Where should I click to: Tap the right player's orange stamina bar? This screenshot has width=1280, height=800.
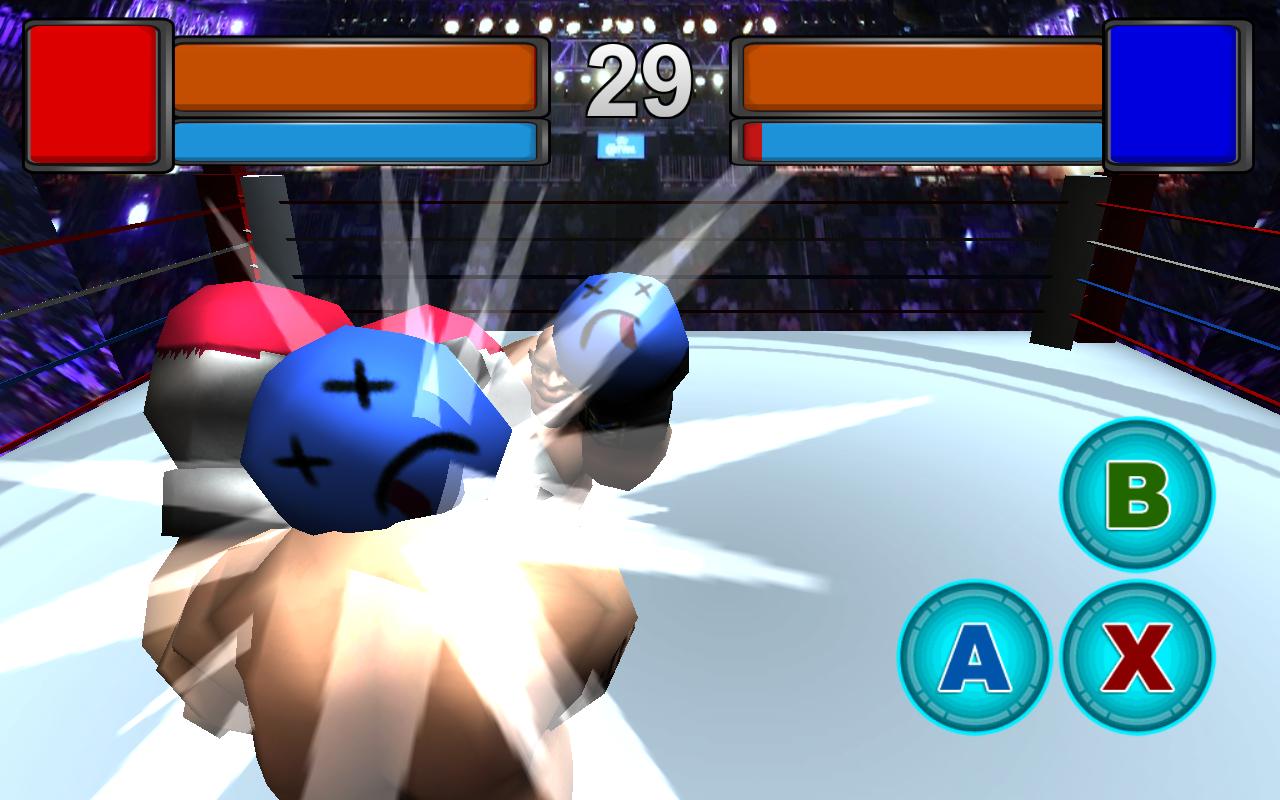coord(920,75)
